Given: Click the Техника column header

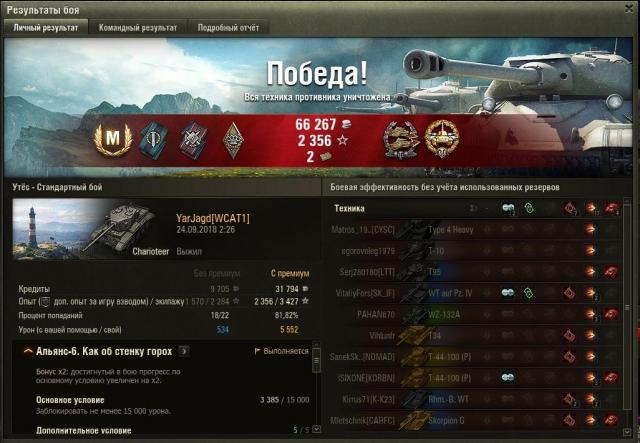Looking at the screenshot, I should pyautogui.click(x=349, y=208).
